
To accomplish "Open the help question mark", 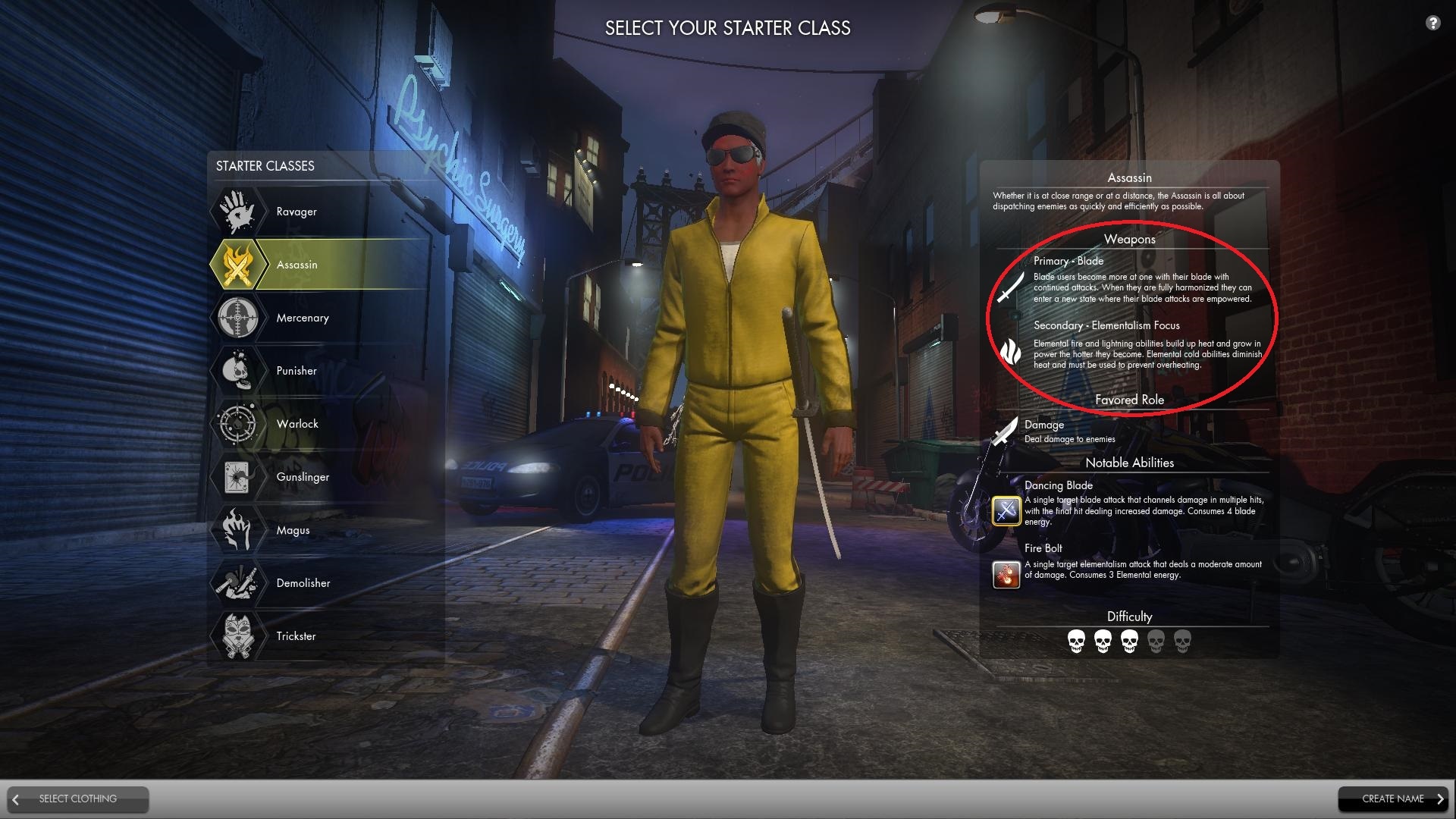I will 1432,24.
